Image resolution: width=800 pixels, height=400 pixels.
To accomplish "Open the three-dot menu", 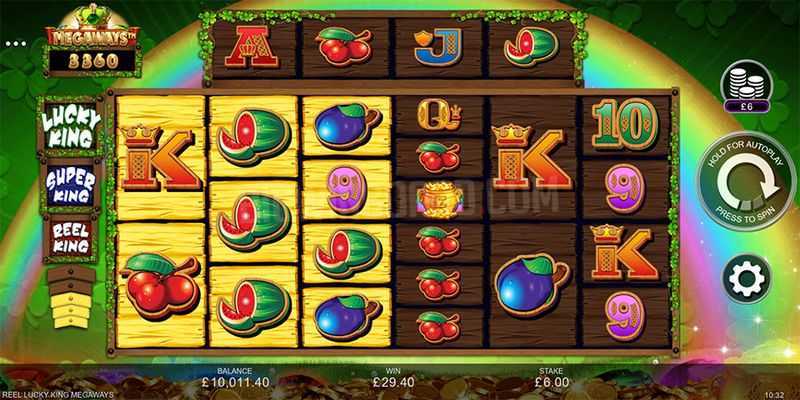I will coord(15,44).
